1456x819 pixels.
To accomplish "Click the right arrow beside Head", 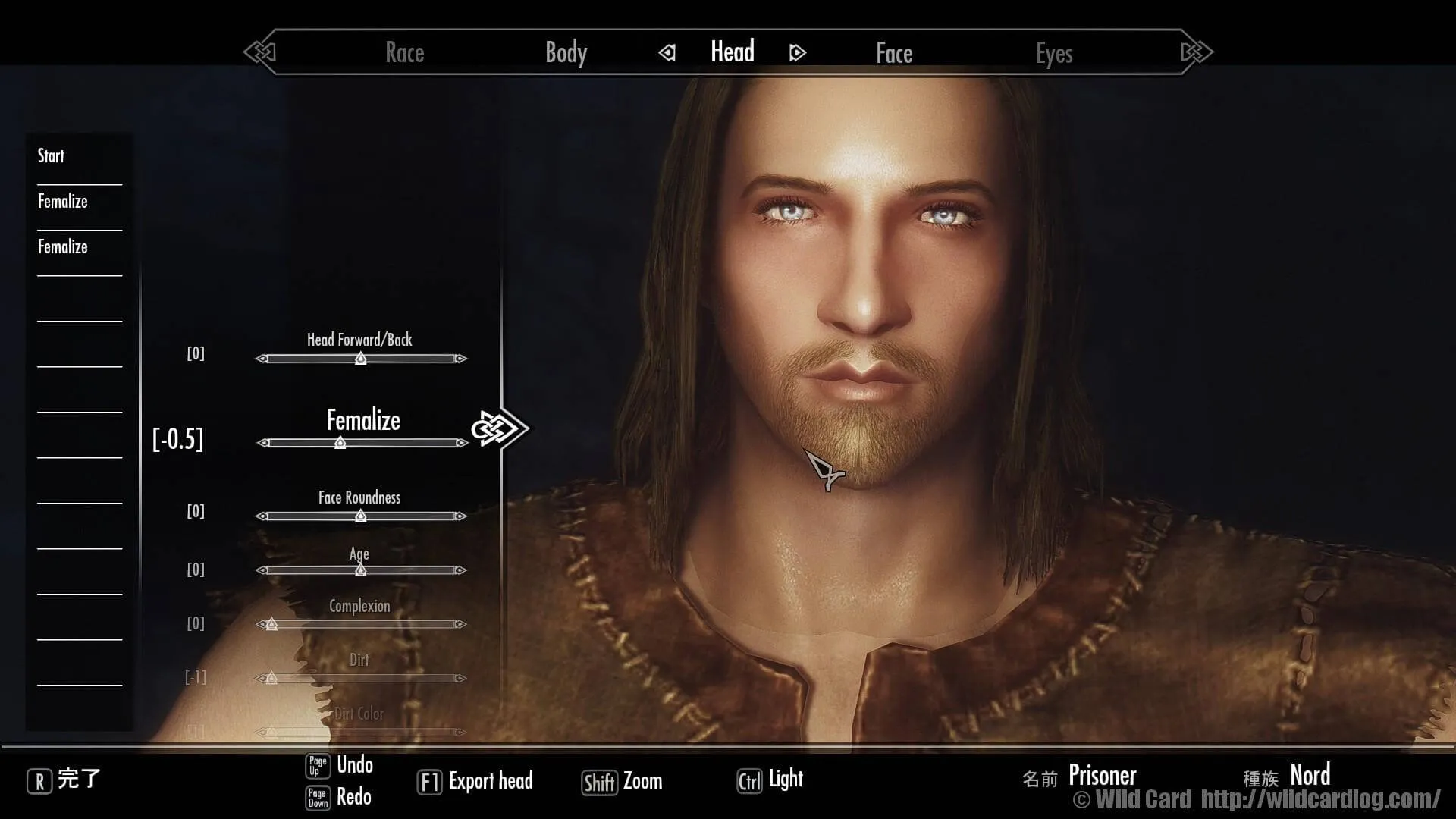I will 797,52.
